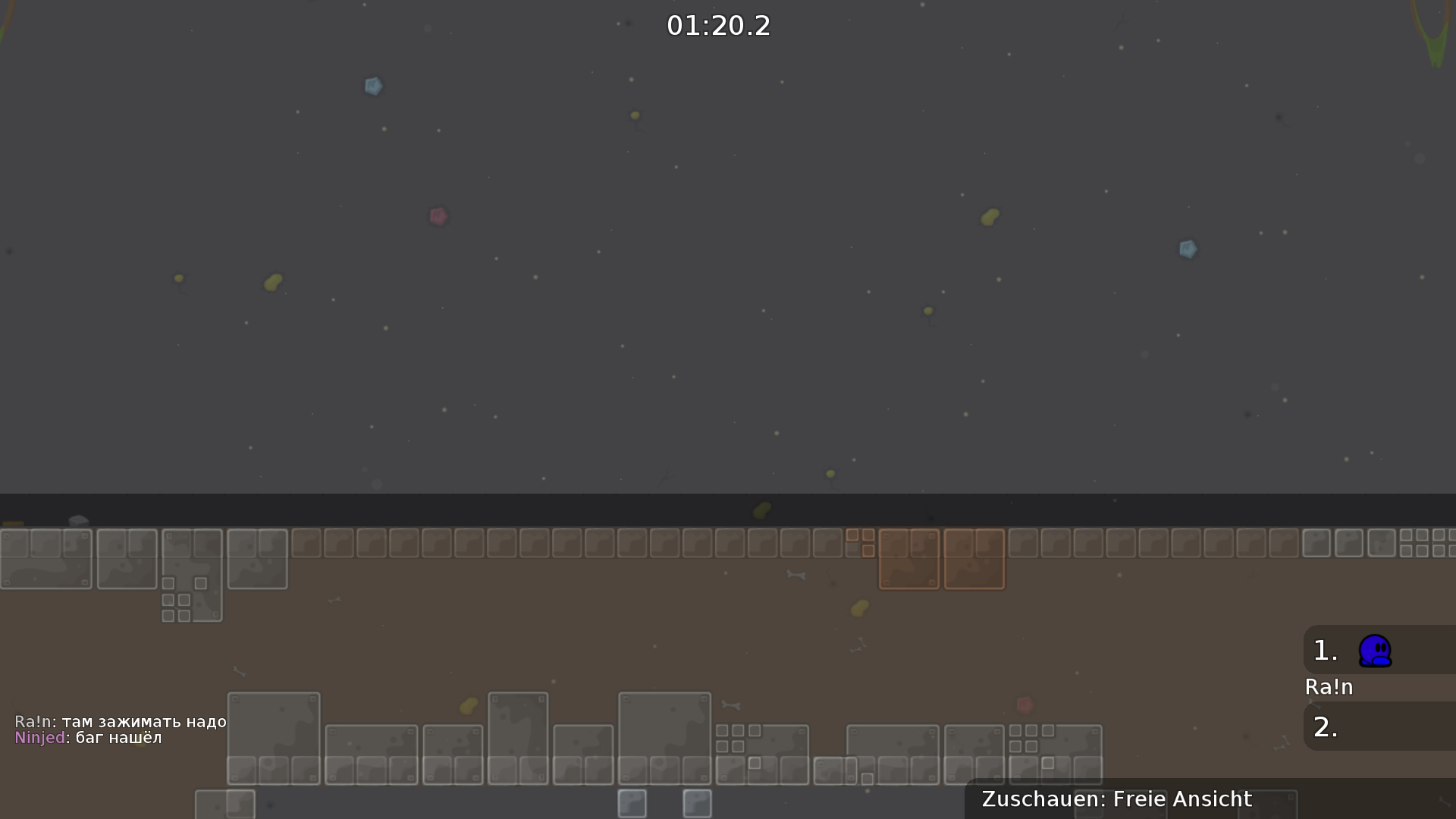Open the Zuschauen: Freie Ansicht bar
The image size is (1456, 819).
[1115, 799]
